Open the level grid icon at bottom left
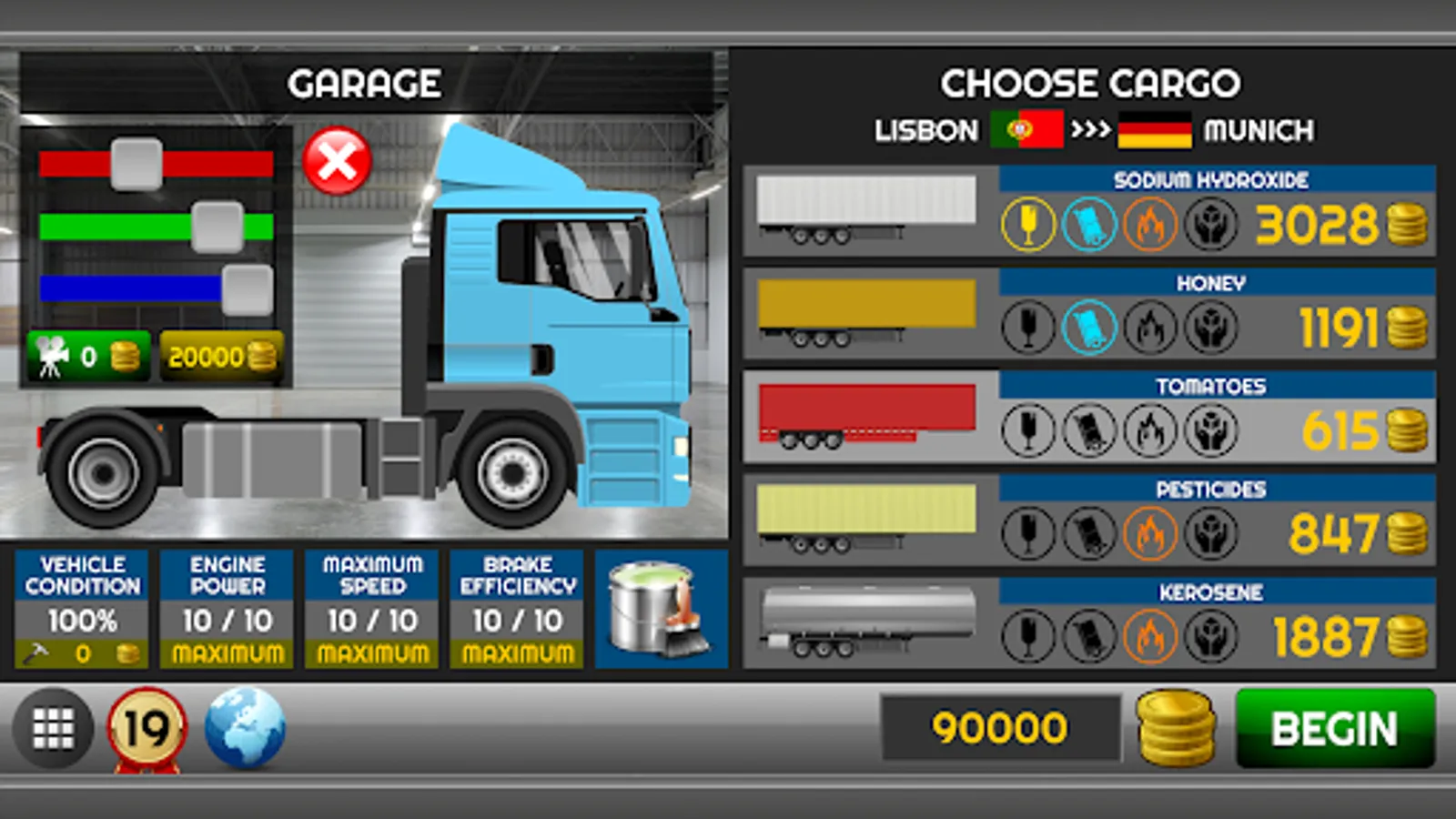The image size is (1456, 819). pyautogui.click(x=55, y=728)
